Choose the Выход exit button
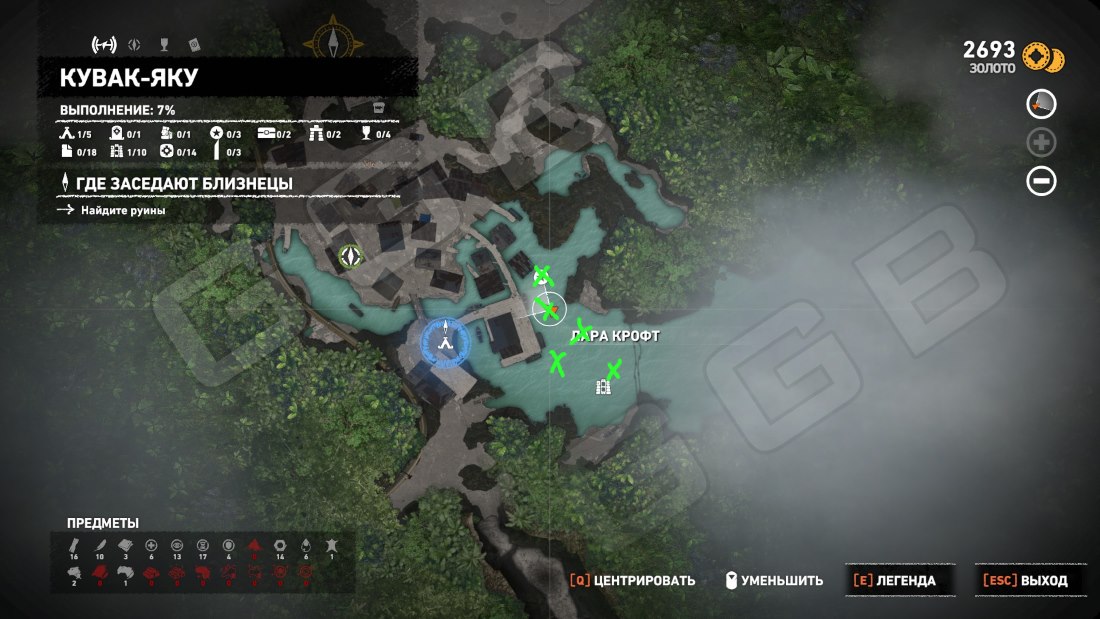Image resolution: width=1100 pixels, height=619 pixels. (1025, 580)
